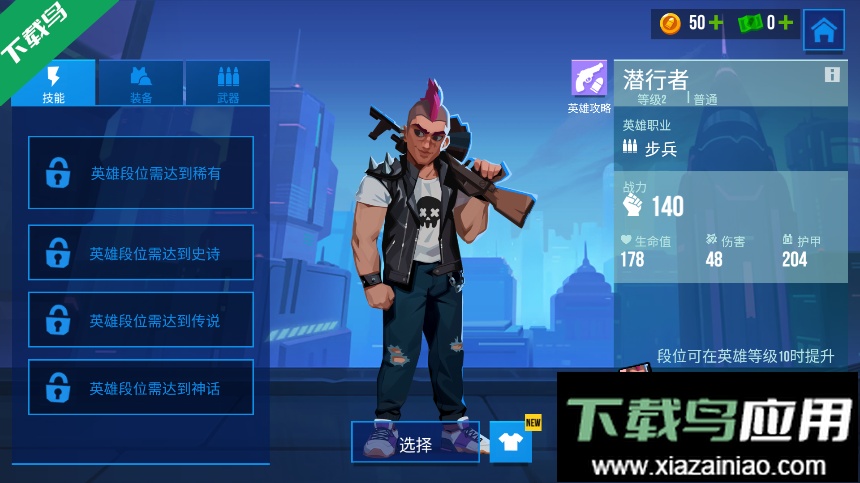This screenshot has width=860, height=483.
Task: Select the locked 稀有 rank skill slot
Action: (x=141, y=173)
